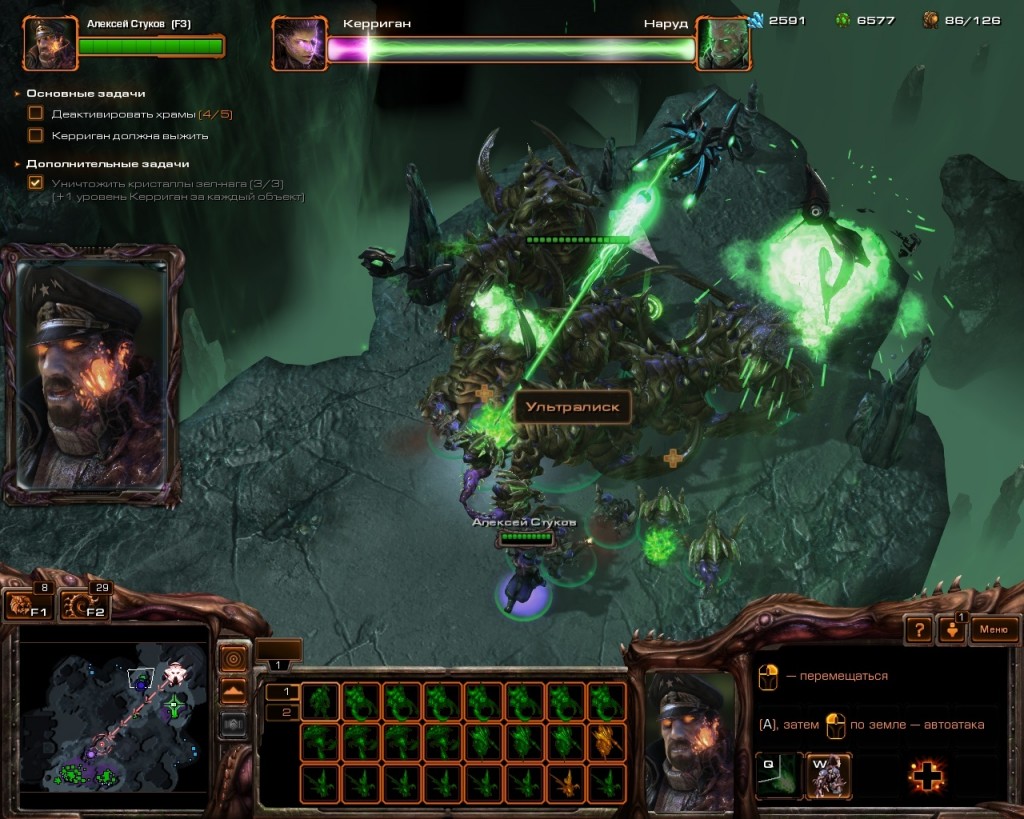Select Alexei Stukov hero portrait at top-left
The image size is (1024, 819).
[50, 44]
